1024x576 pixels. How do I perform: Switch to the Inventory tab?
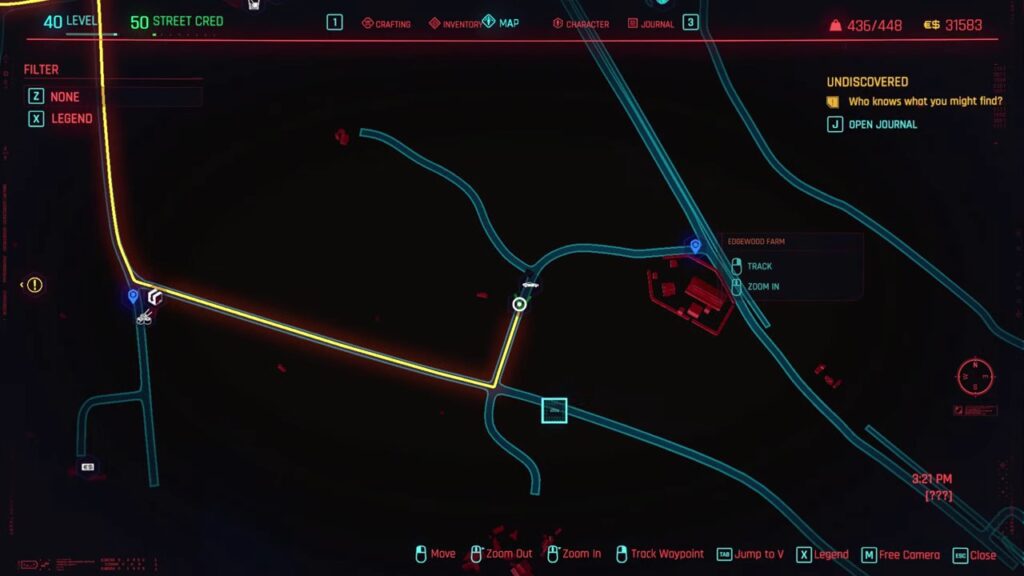[x=454, y=23]
